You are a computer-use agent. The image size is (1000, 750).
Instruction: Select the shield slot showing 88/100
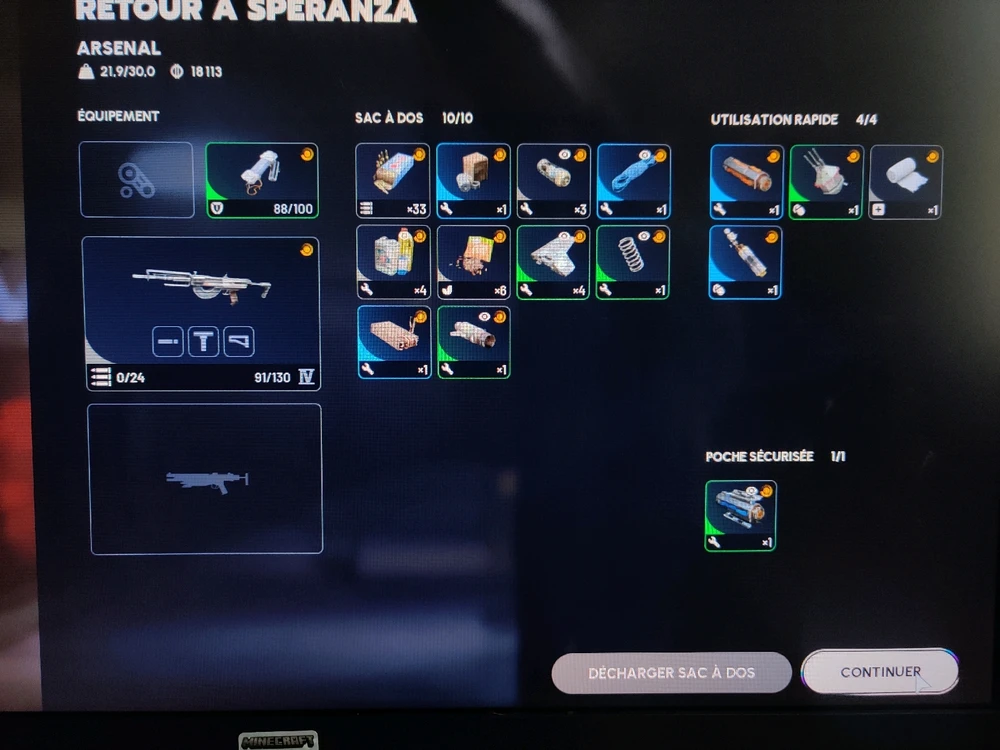[x=262, y=180]
